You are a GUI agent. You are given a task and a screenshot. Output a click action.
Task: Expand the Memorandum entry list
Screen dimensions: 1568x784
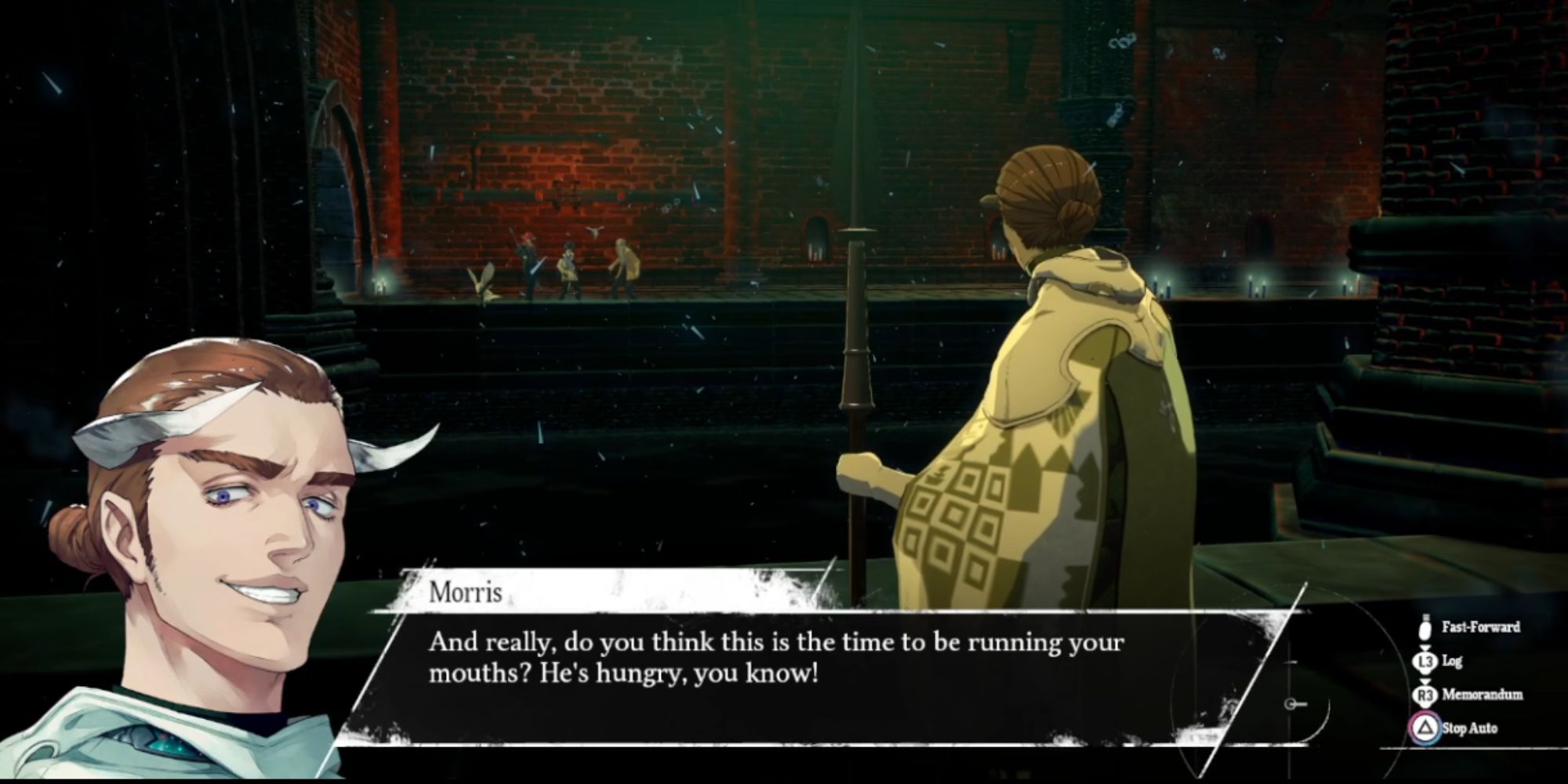pos(1482,695)
